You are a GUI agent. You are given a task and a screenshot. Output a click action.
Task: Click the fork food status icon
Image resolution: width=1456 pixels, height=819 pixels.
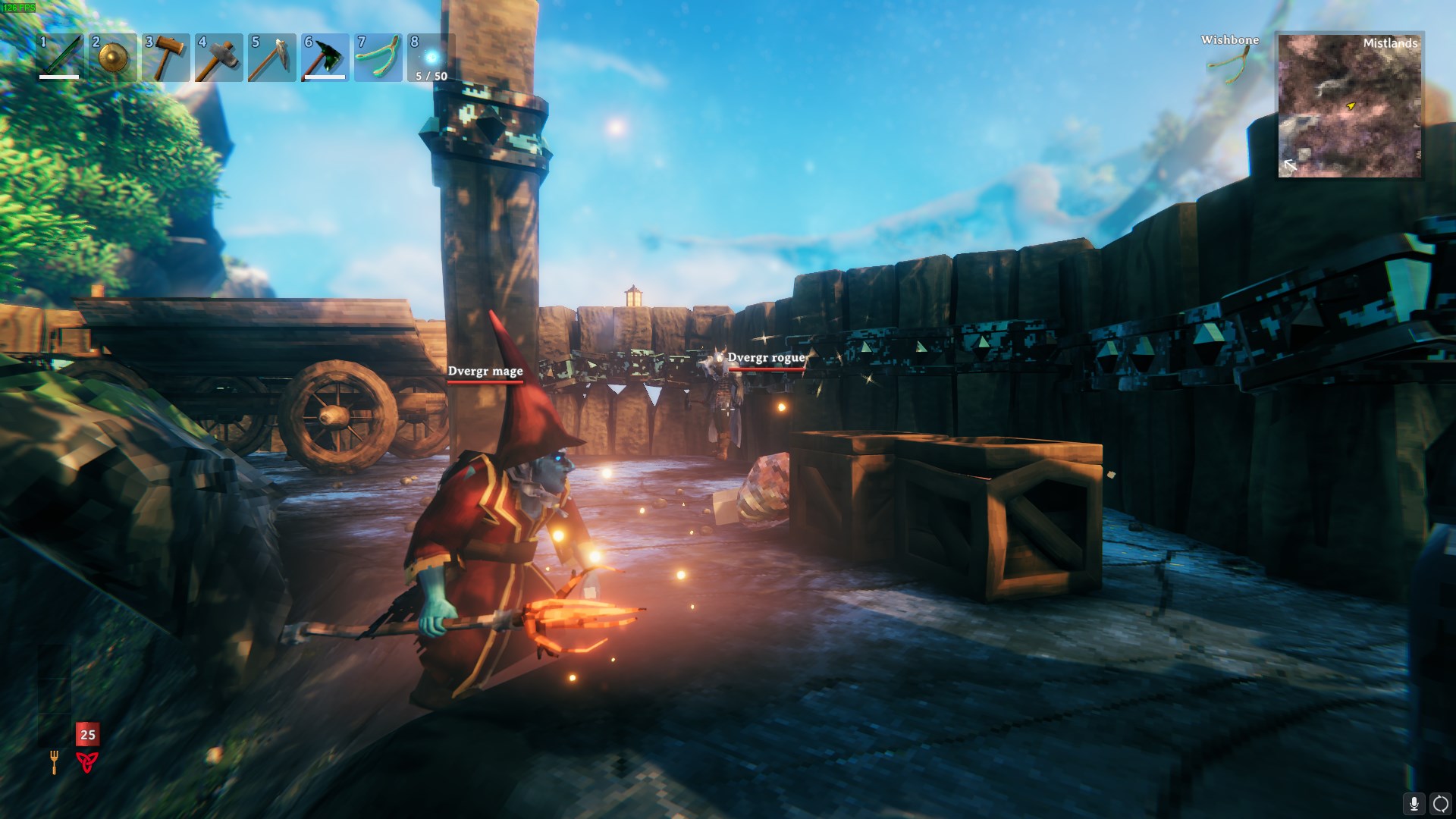click(x=55, y=761)
